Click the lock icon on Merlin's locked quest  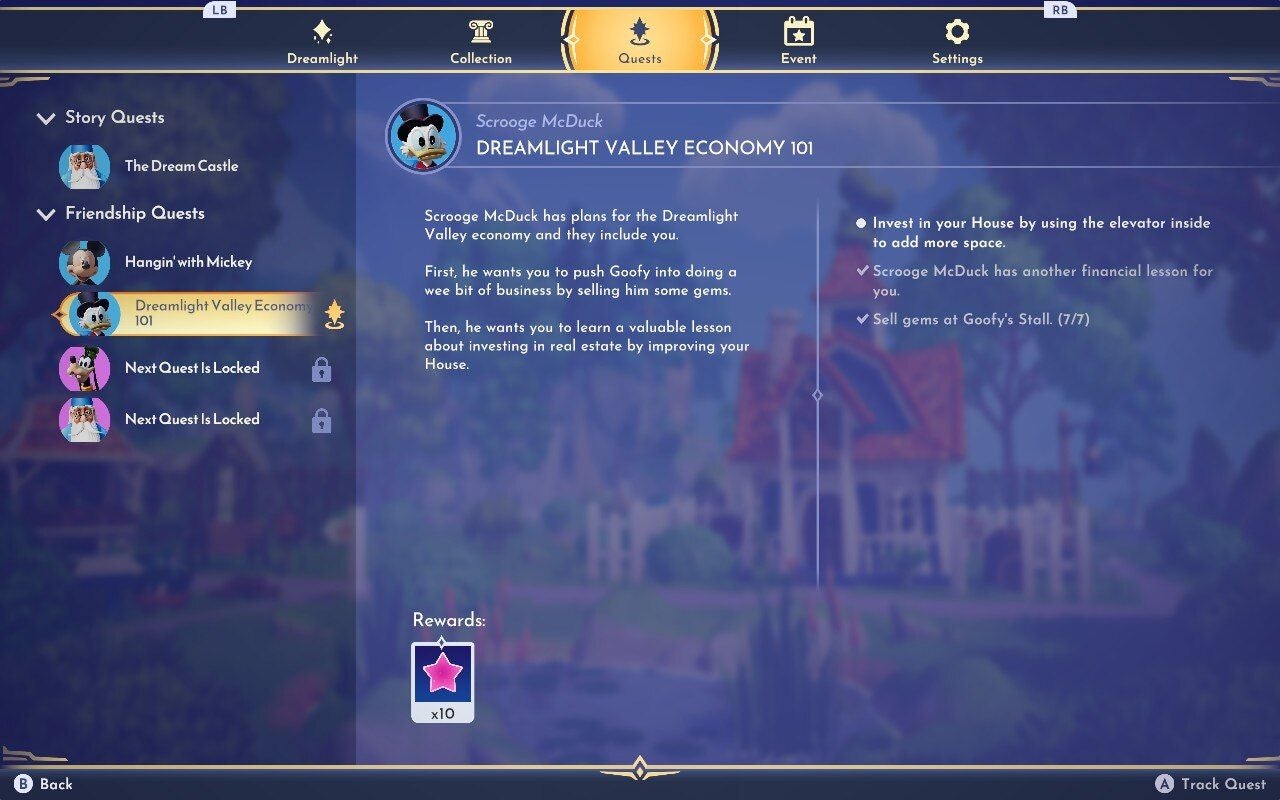tap(320, 421)
